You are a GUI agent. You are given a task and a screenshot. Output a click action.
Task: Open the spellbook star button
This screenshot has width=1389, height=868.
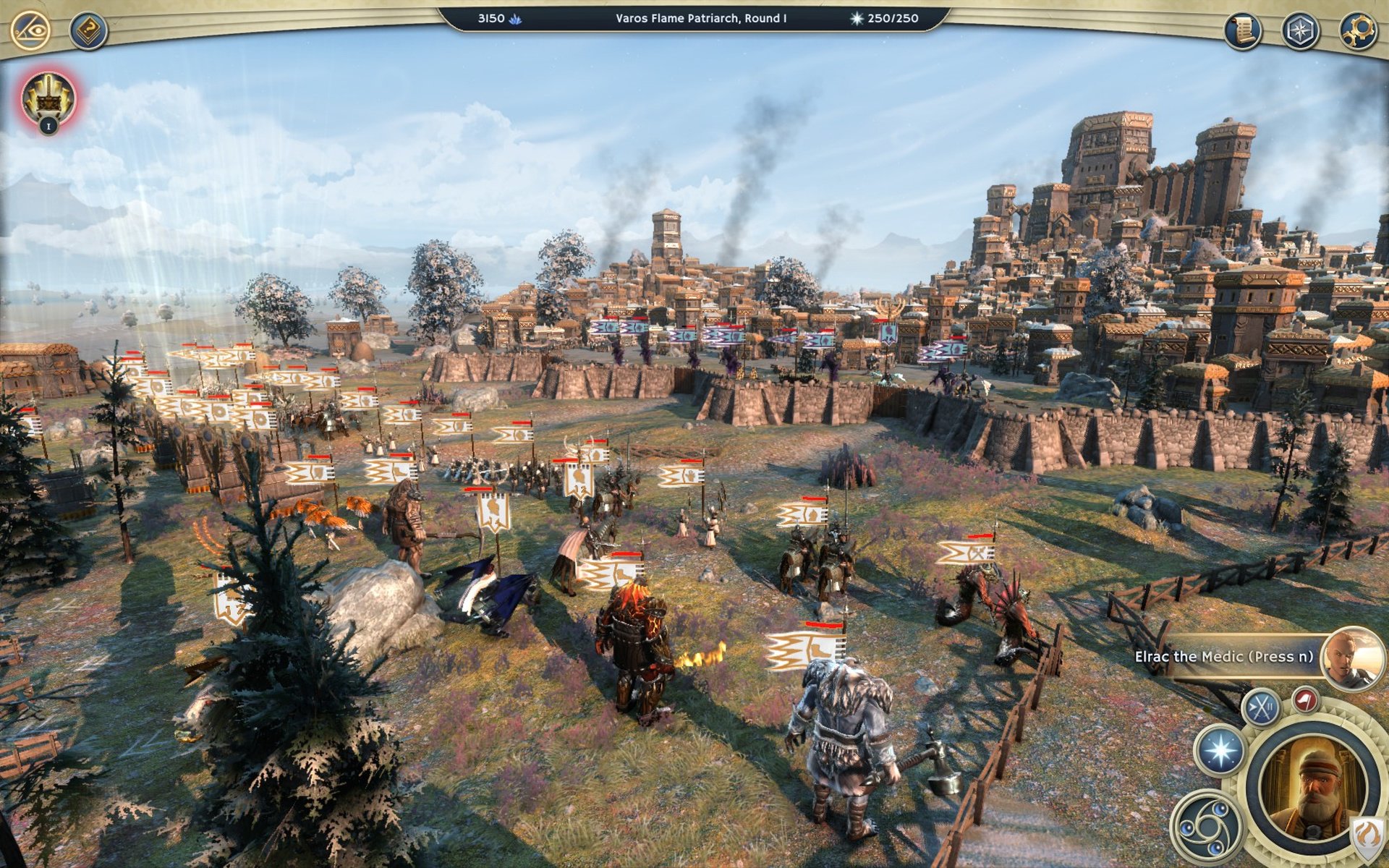pos(1220,749)
